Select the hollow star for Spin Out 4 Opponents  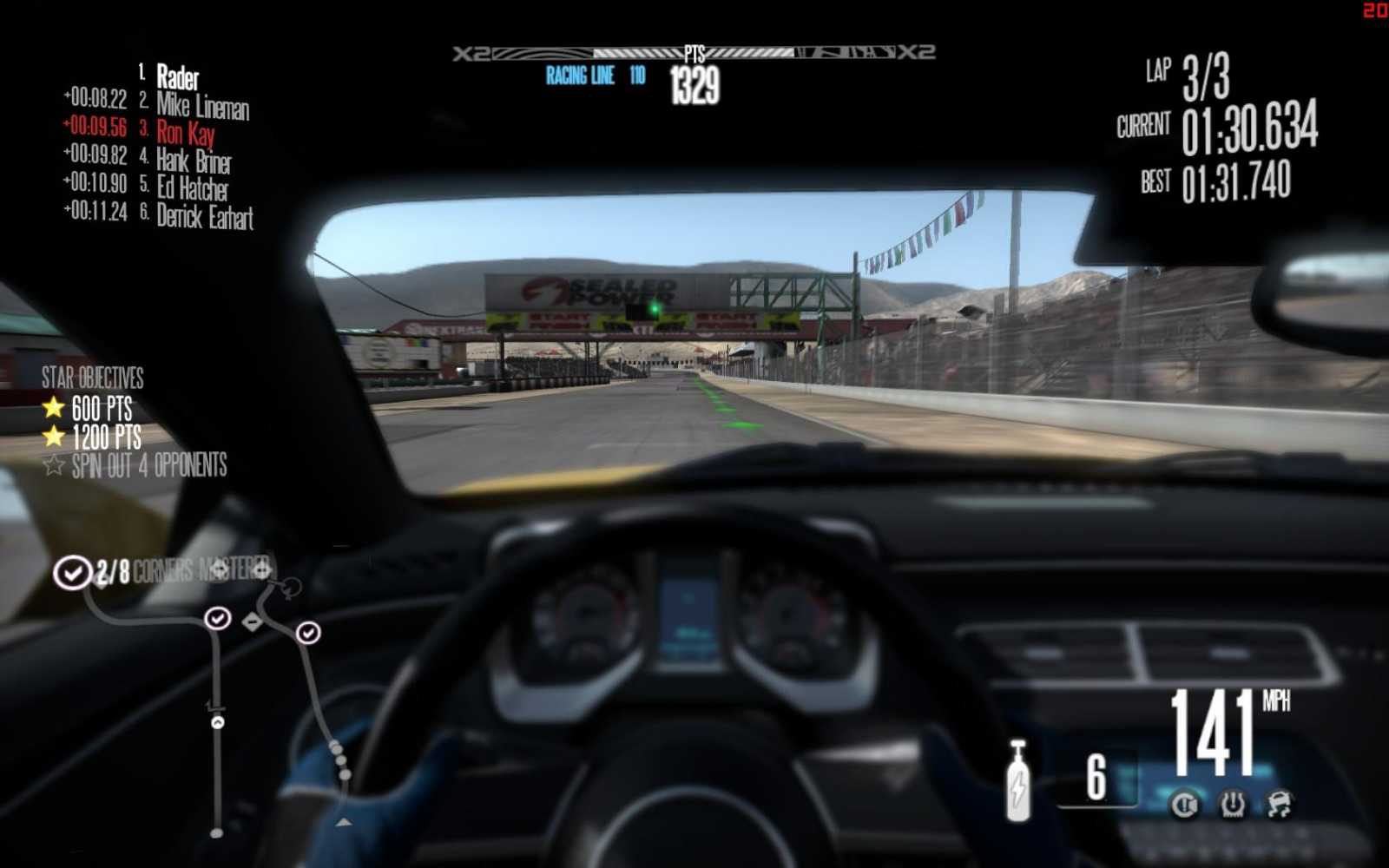[x=54, y=466]
